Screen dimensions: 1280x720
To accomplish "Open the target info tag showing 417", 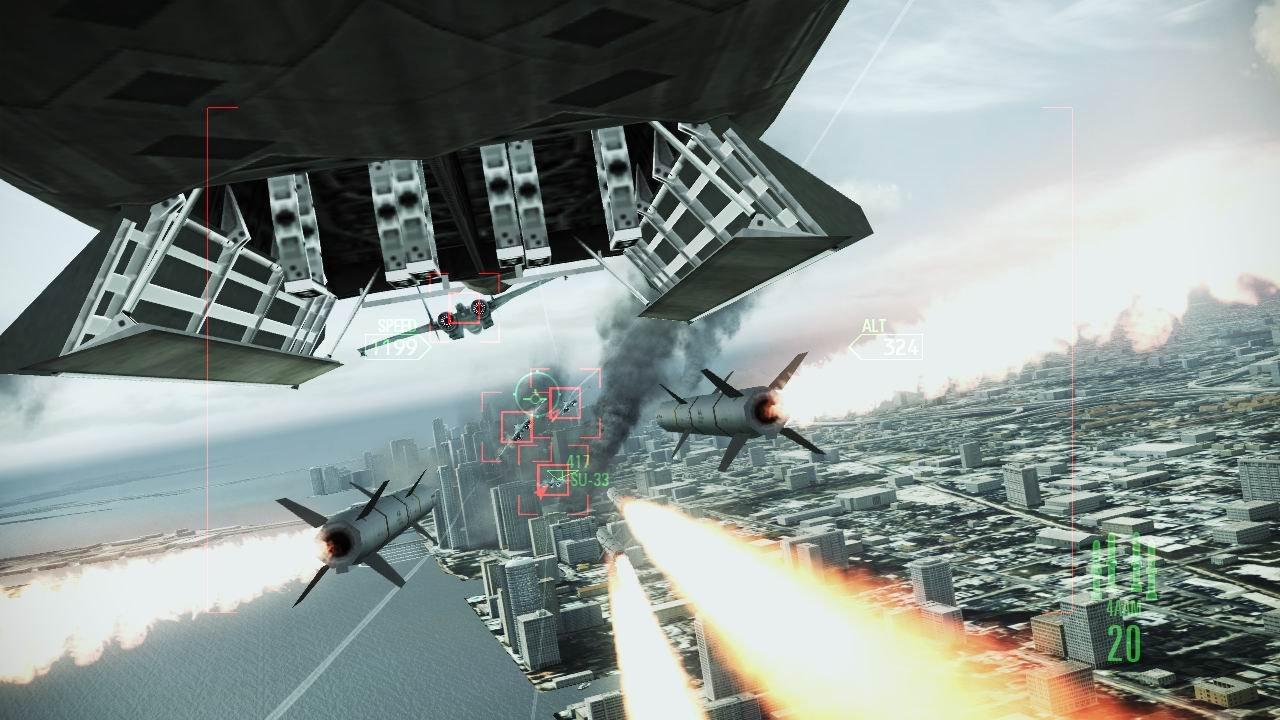I will pyautogui.click(x=577, y=462).
